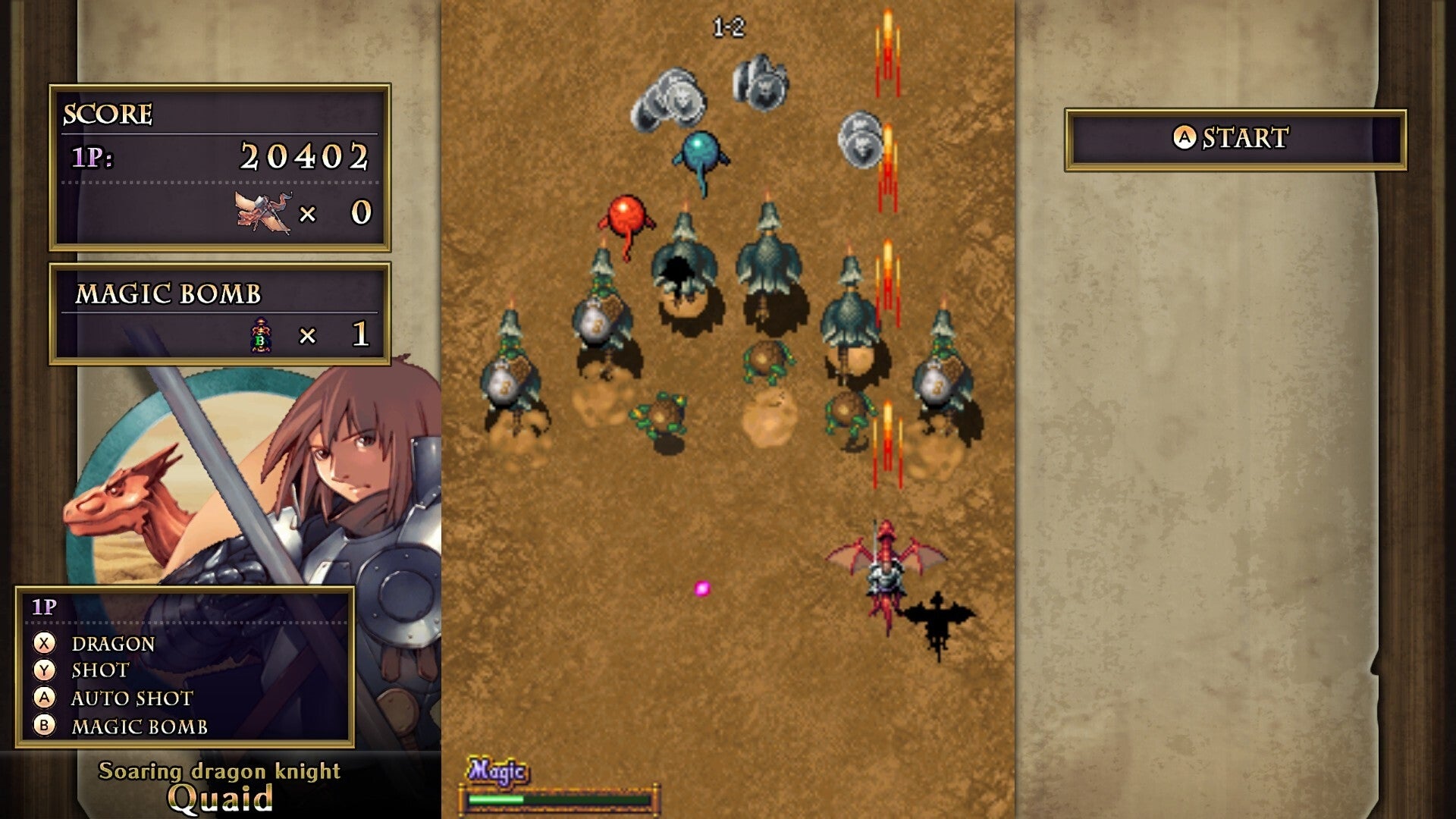Click the A button icon inside the Start prompt
This screenshot has width=1456, height=819.
tap(1184, 137)
